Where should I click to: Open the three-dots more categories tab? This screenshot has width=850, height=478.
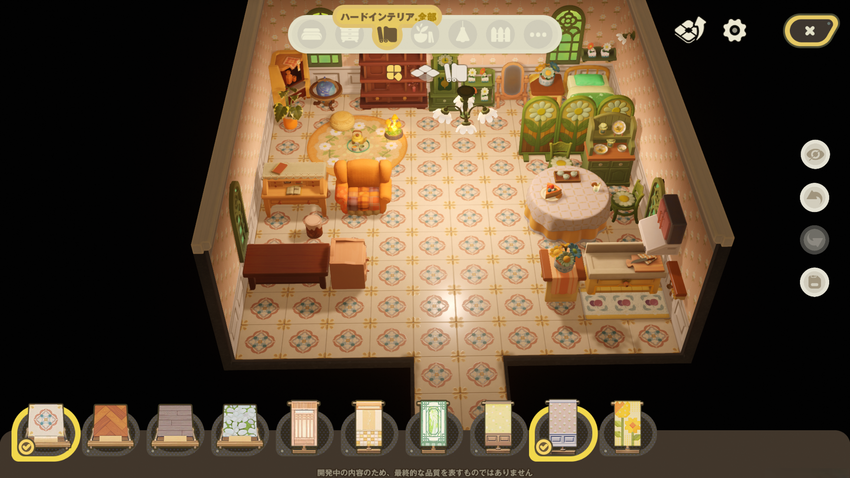pos(538,35)
